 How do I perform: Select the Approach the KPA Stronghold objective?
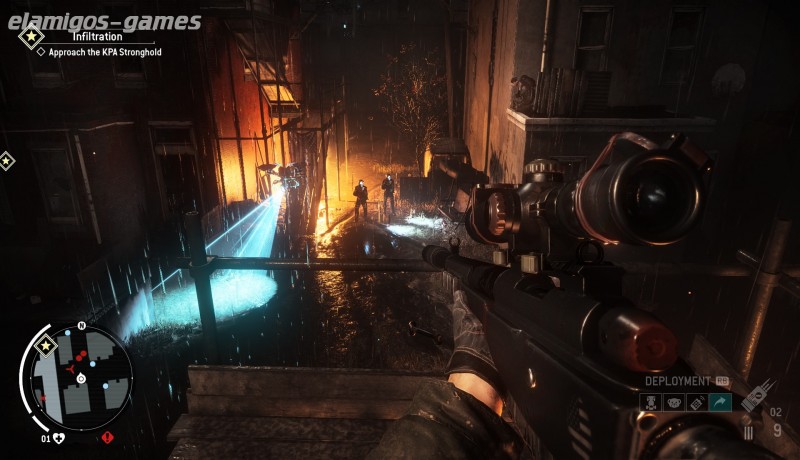point(104,51)
